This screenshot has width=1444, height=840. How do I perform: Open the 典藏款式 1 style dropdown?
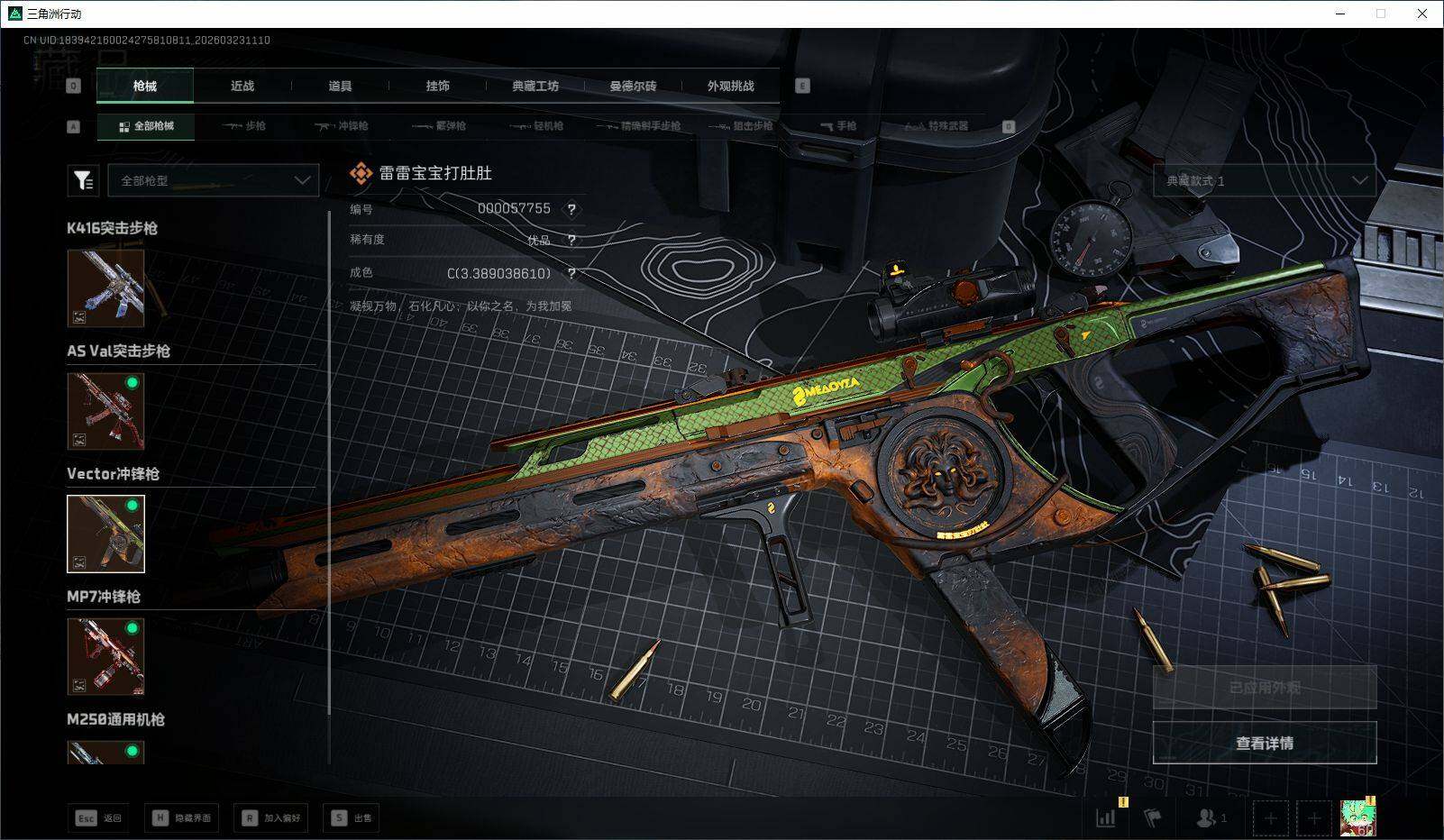(1264, 180)
